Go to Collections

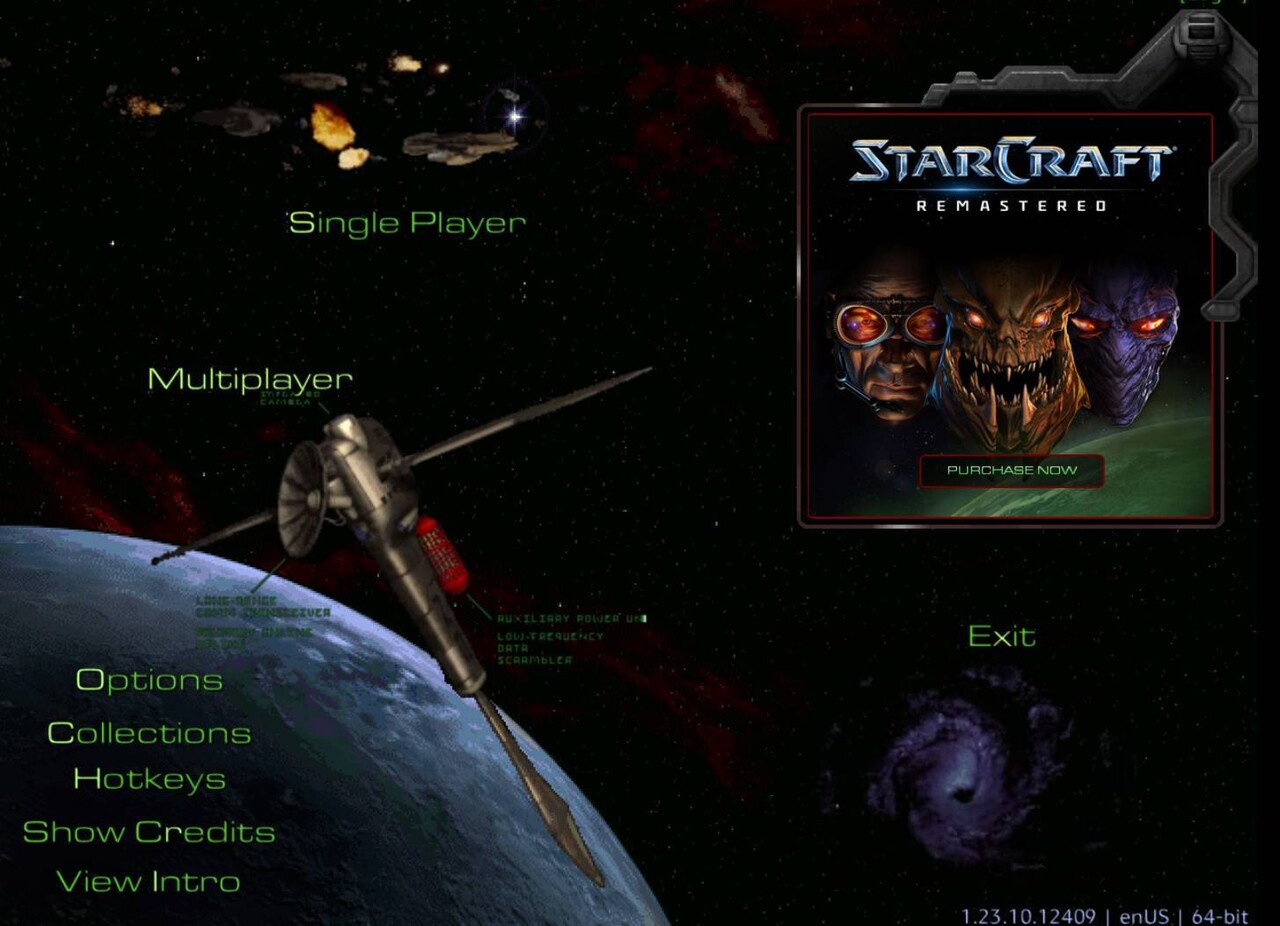pyautogui.click(x=149, y=733)
